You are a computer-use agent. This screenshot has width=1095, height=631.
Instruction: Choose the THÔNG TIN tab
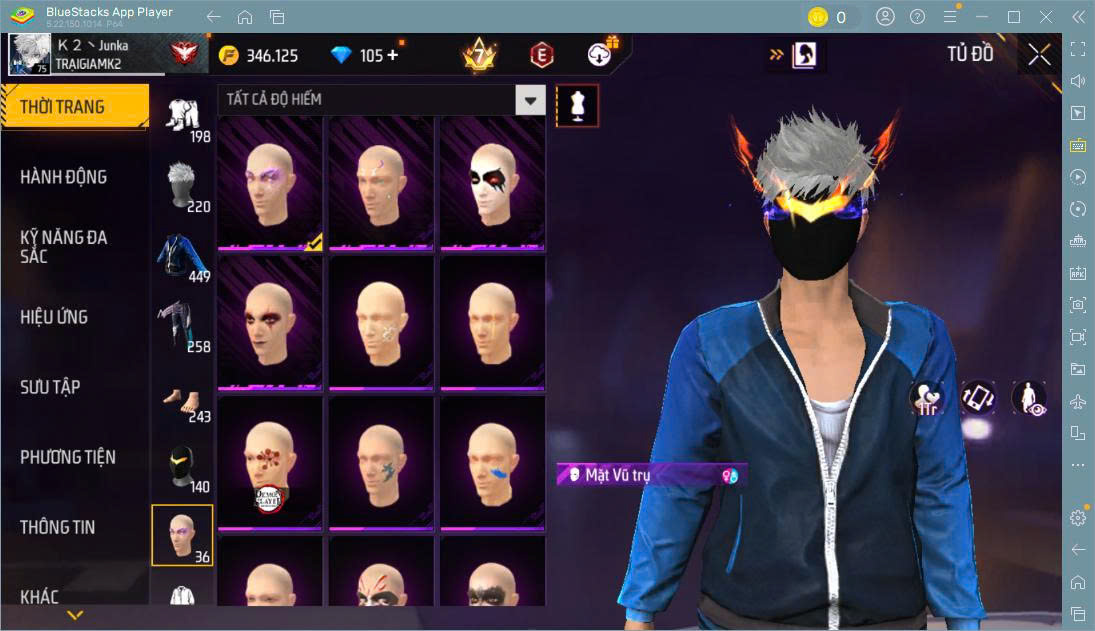58,527
